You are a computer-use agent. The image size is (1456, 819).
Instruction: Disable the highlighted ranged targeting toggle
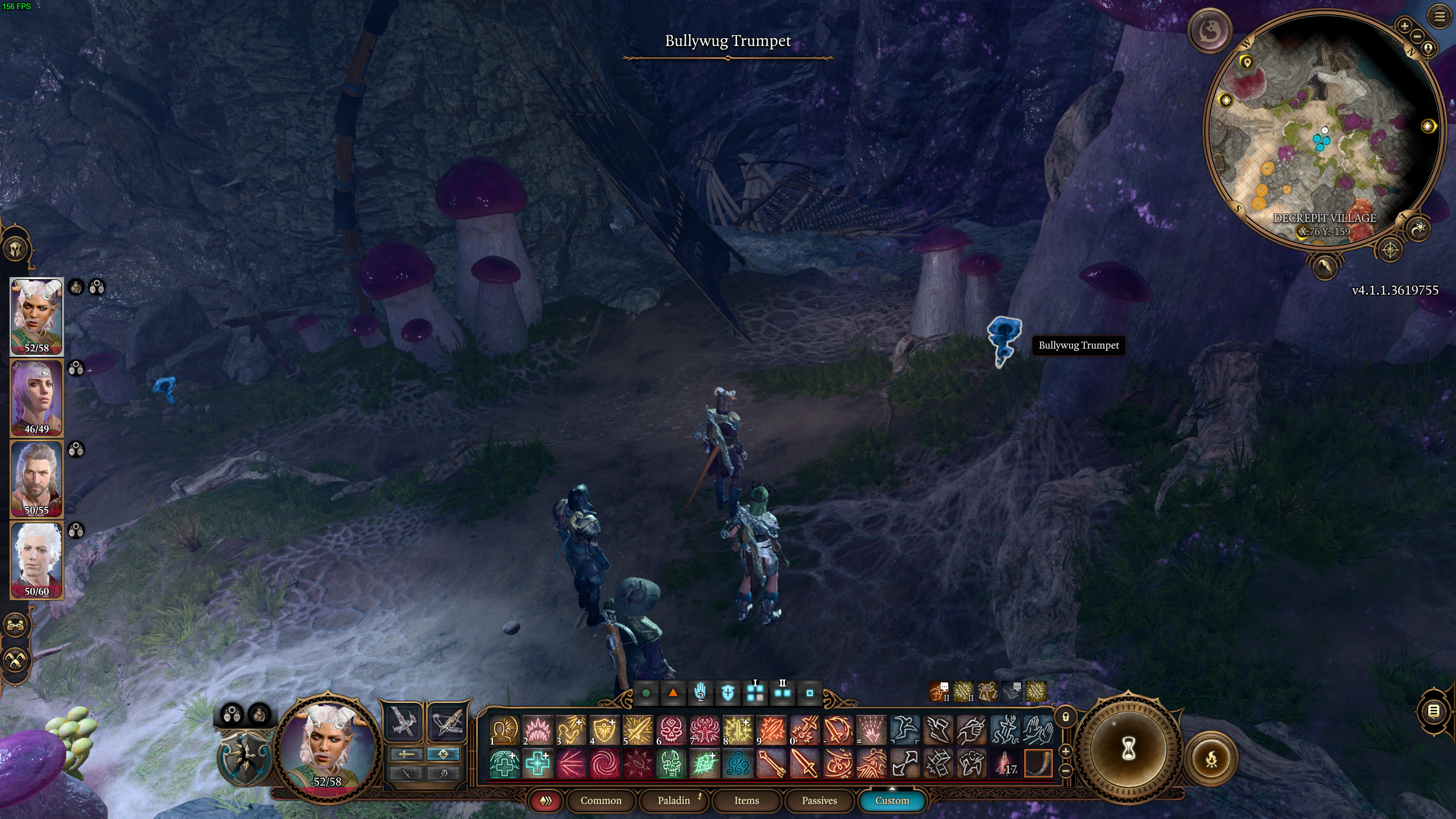tap(443, 755)
